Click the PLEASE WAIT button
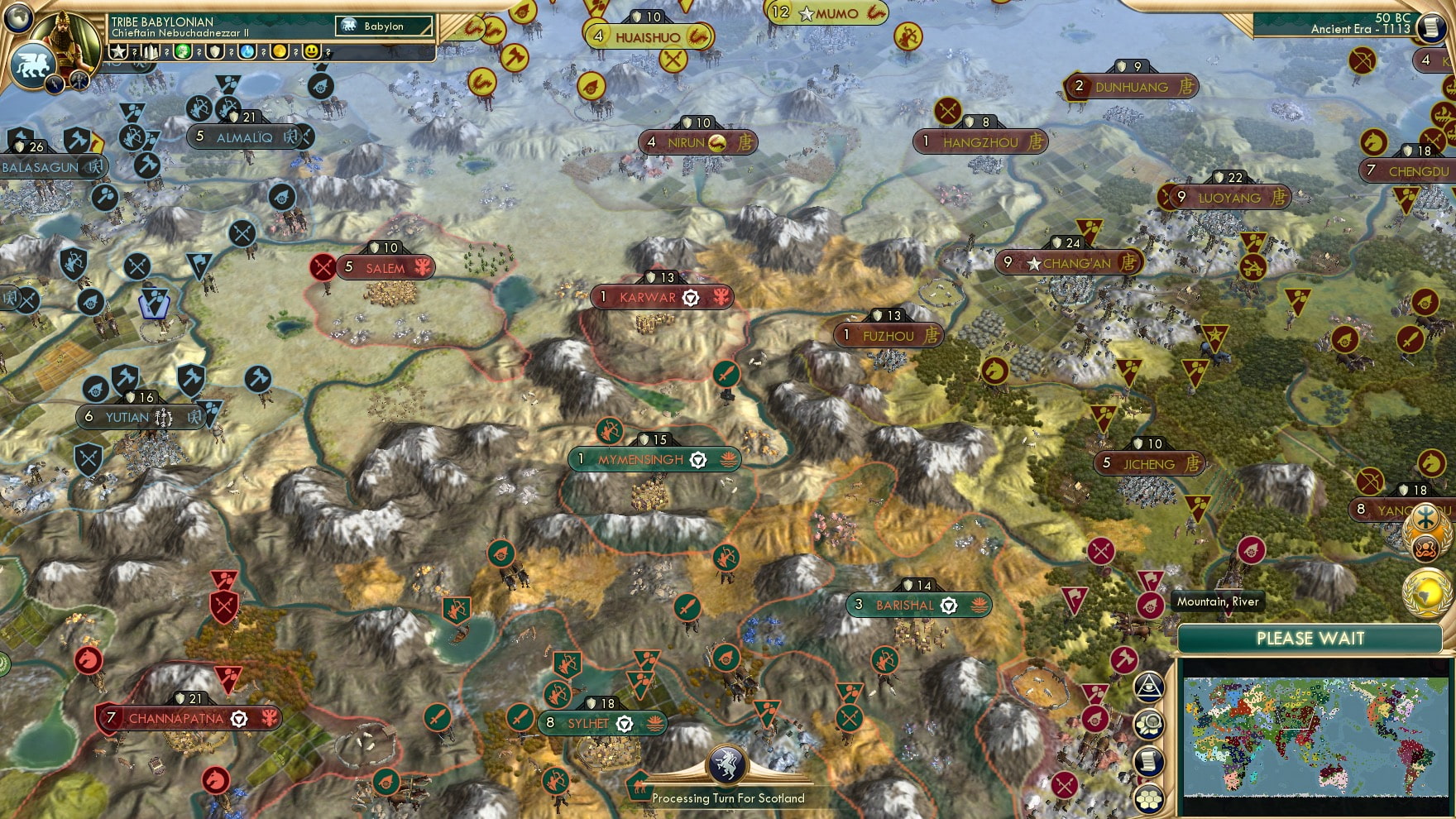 point(1310,639)
